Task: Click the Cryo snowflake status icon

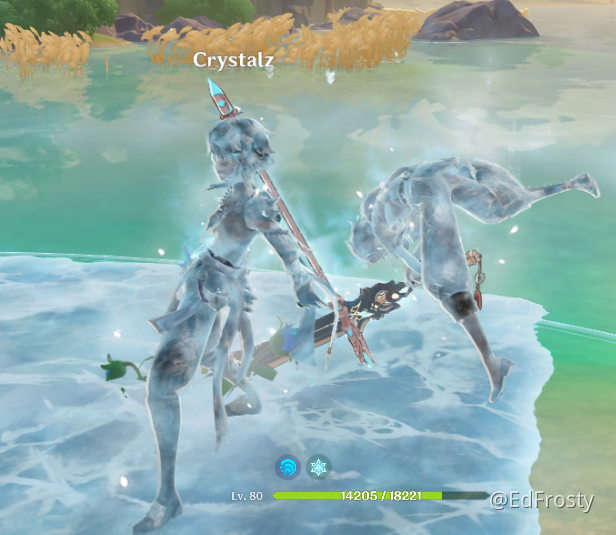Action: pyautogui.click(x=318, y=467)
